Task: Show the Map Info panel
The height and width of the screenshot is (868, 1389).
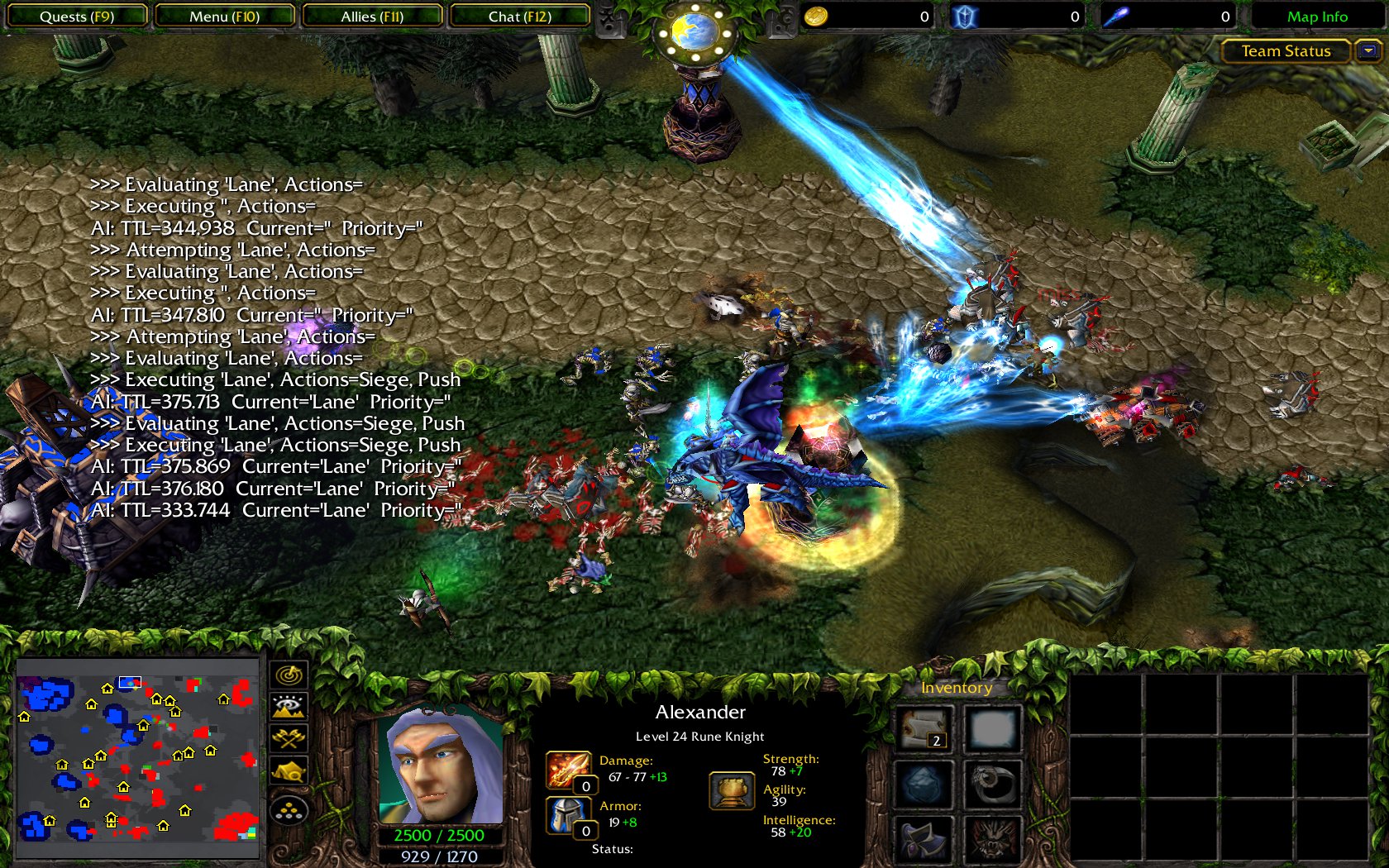Action: tap(1316, 17)
